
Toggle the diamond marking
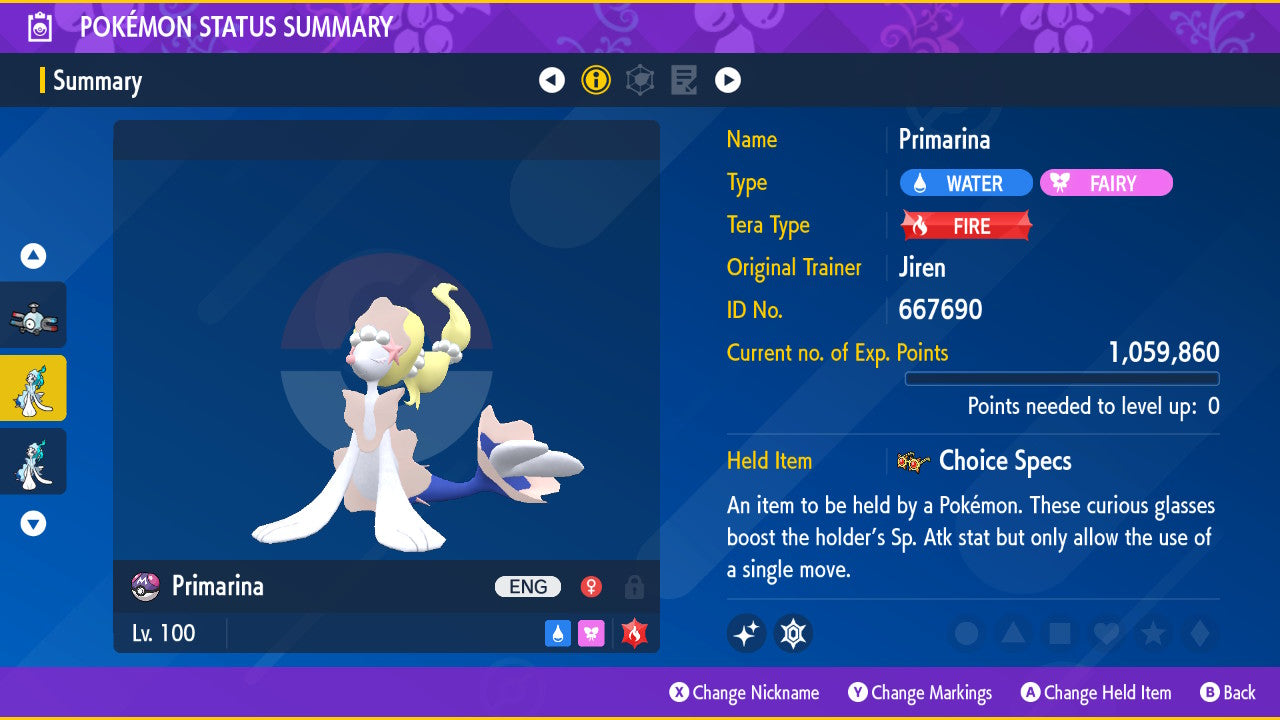tap(1198, 633)
